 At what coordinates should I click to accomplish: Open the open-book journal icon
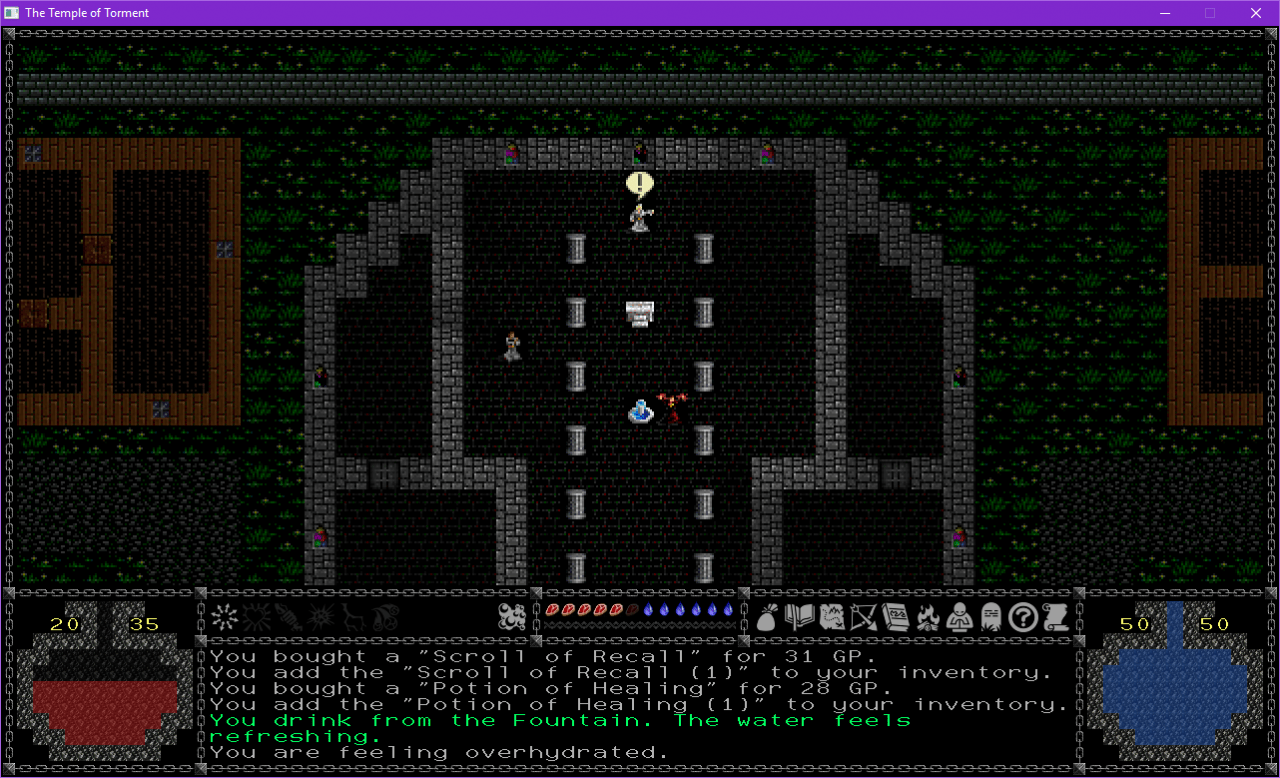[799, 617]
